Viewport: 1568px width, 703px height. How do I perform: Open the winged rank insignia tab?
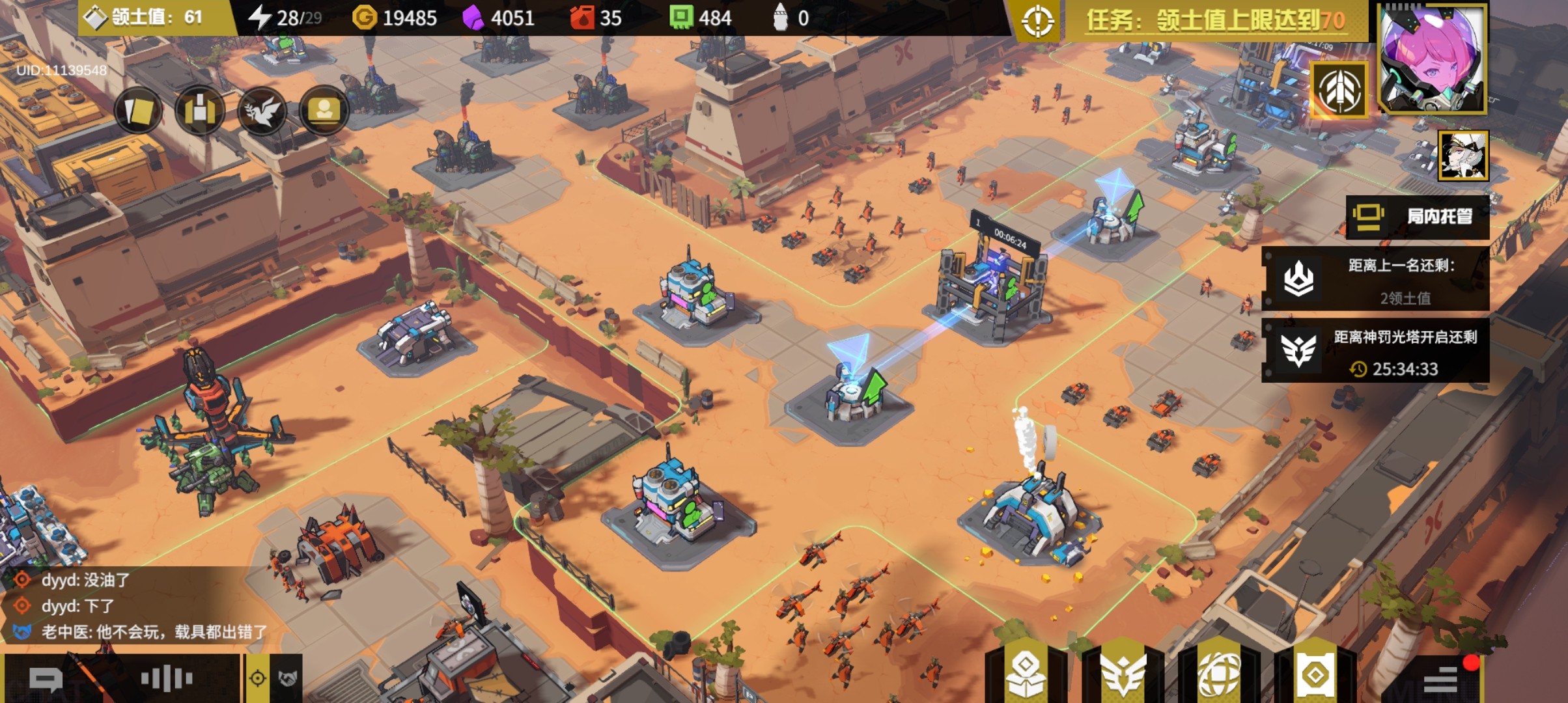pos(1123,674)
